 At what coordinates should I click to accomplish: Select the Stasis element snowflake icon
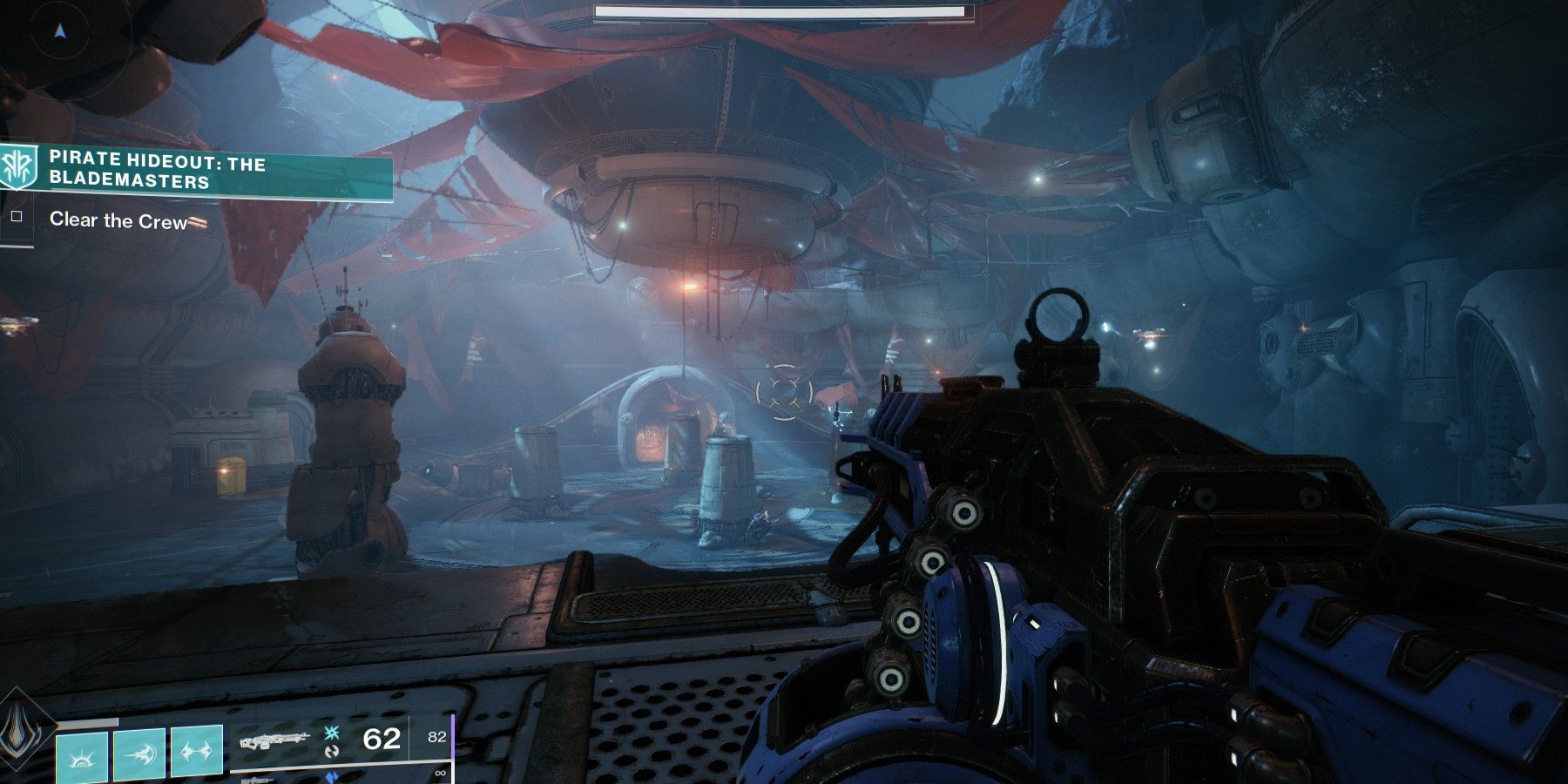tap(333, 733)
